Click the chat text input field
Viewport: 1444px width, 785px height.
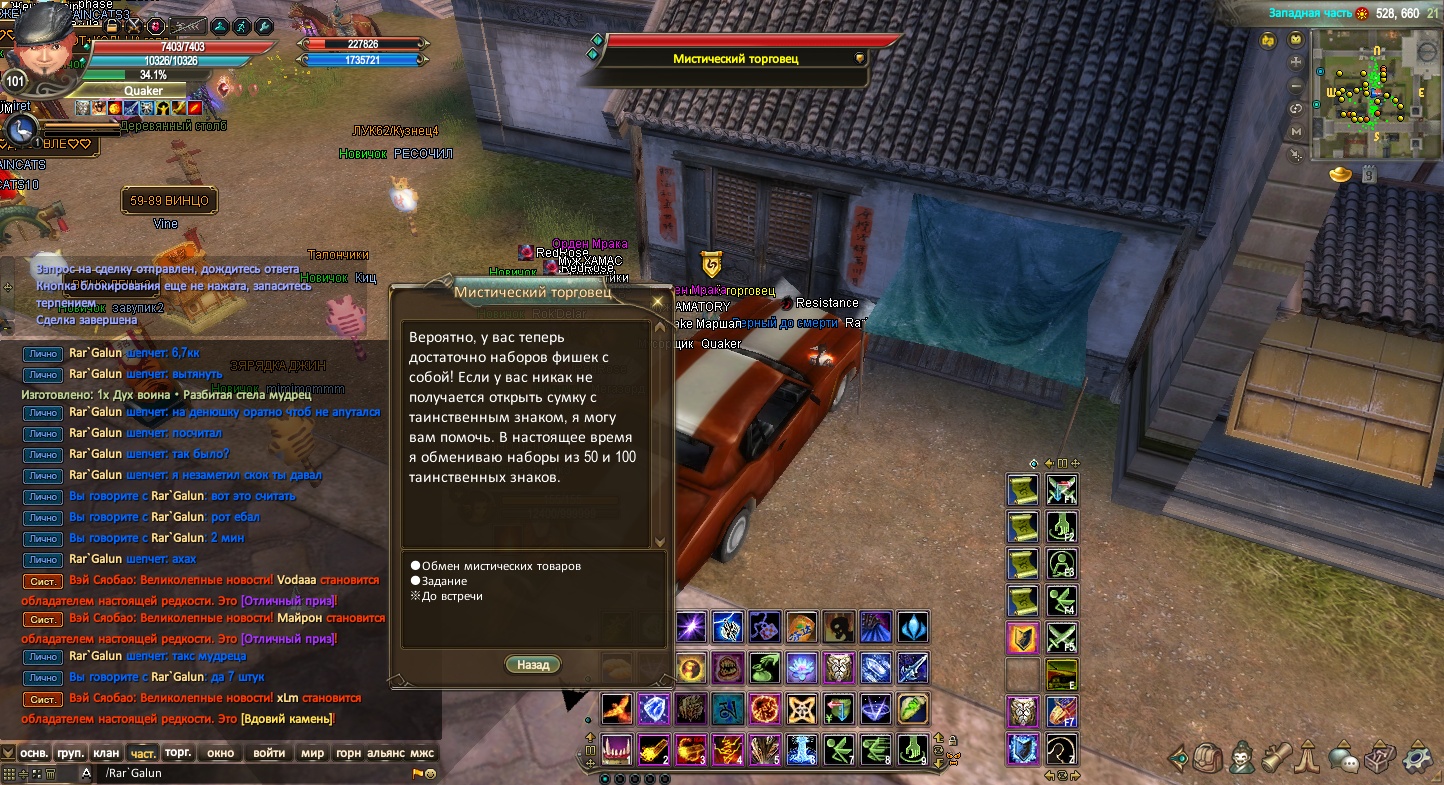click(250, 773)
